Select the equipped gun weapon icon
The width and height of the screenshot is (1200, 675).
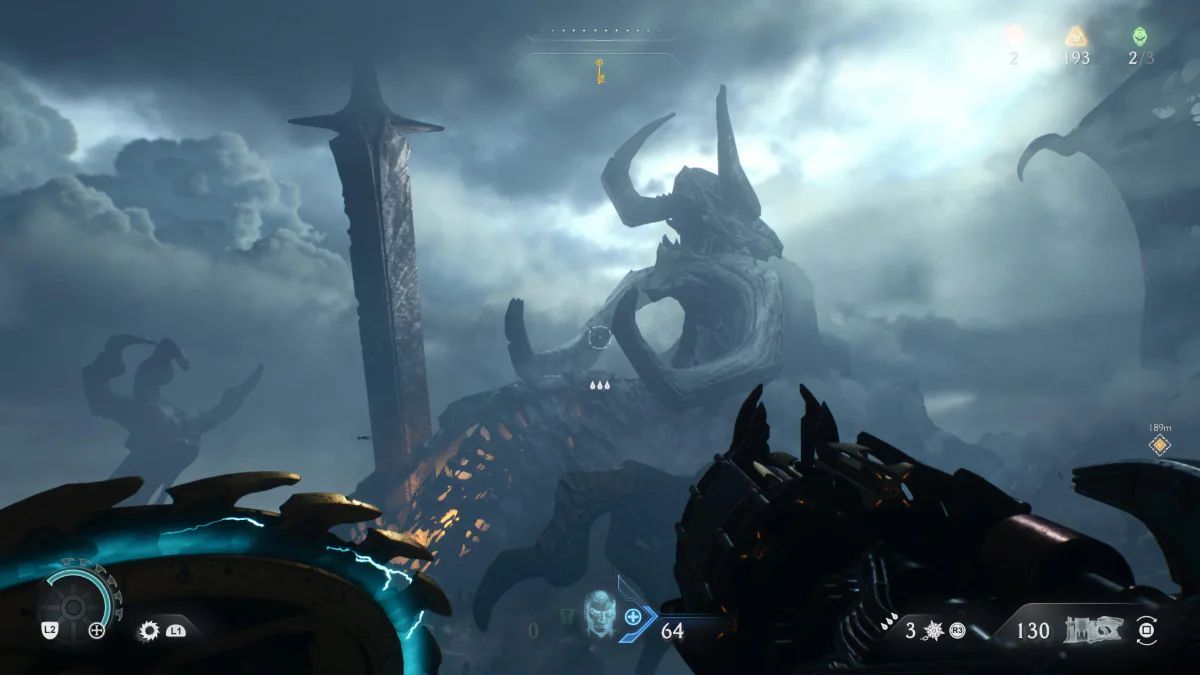1094,630
